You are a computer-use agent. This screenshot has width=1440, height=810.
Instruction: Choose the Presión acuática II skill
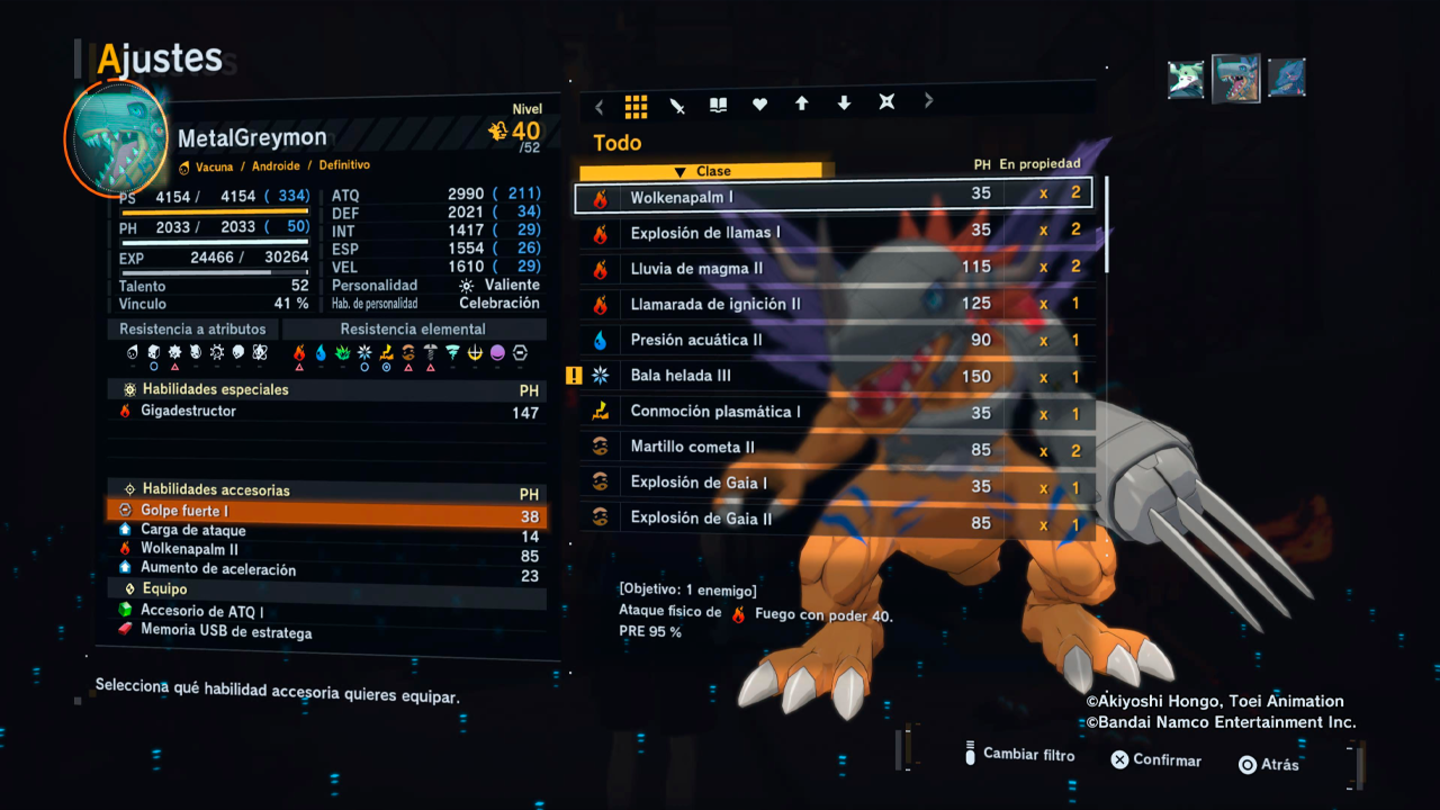832,340
